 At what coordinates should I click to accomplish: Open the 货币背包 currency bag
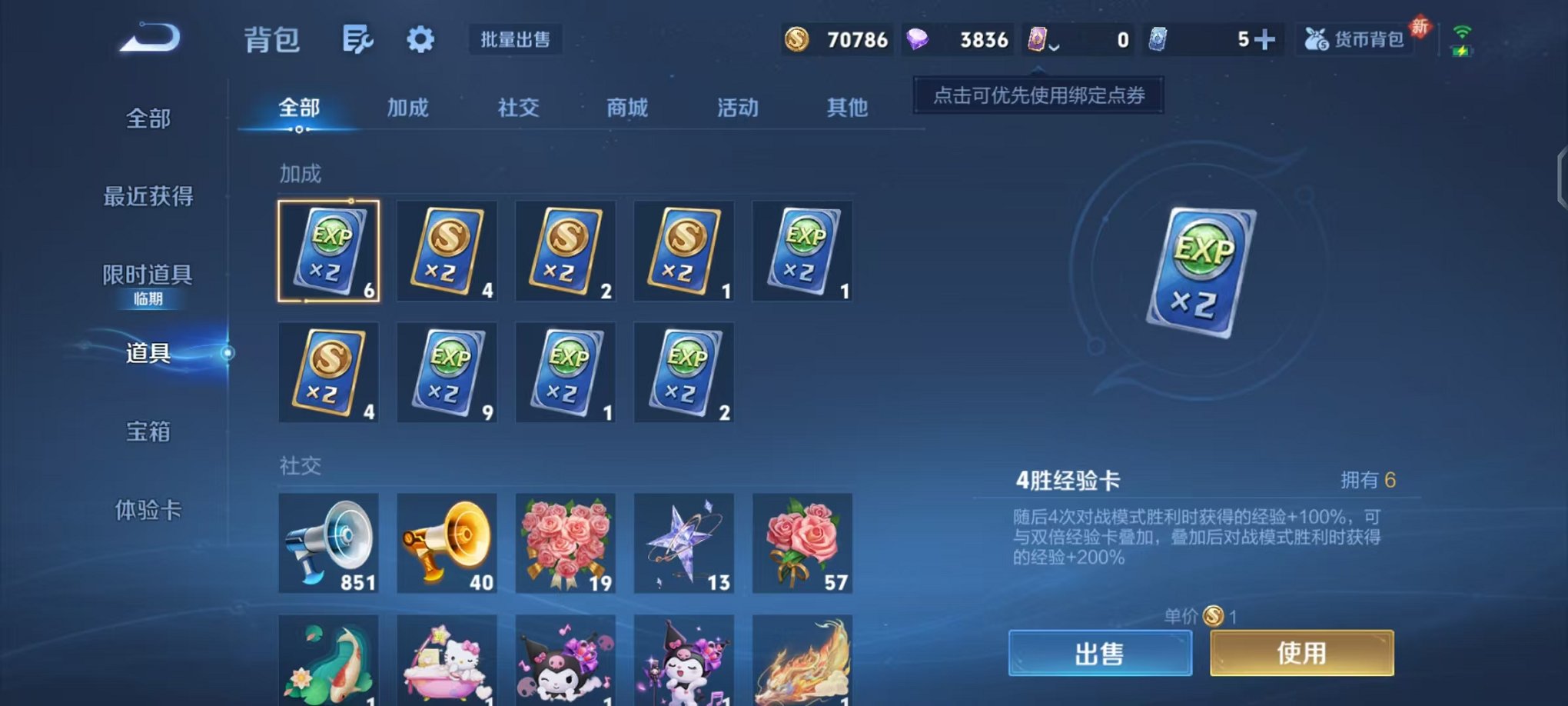click(1355, 40)
